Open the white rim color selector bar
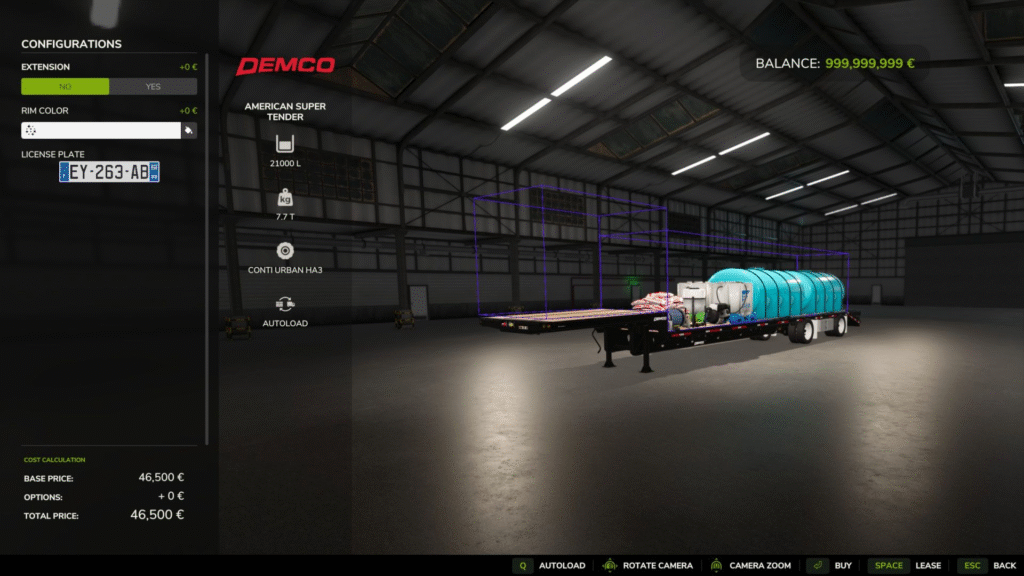 tap(100, 131)
